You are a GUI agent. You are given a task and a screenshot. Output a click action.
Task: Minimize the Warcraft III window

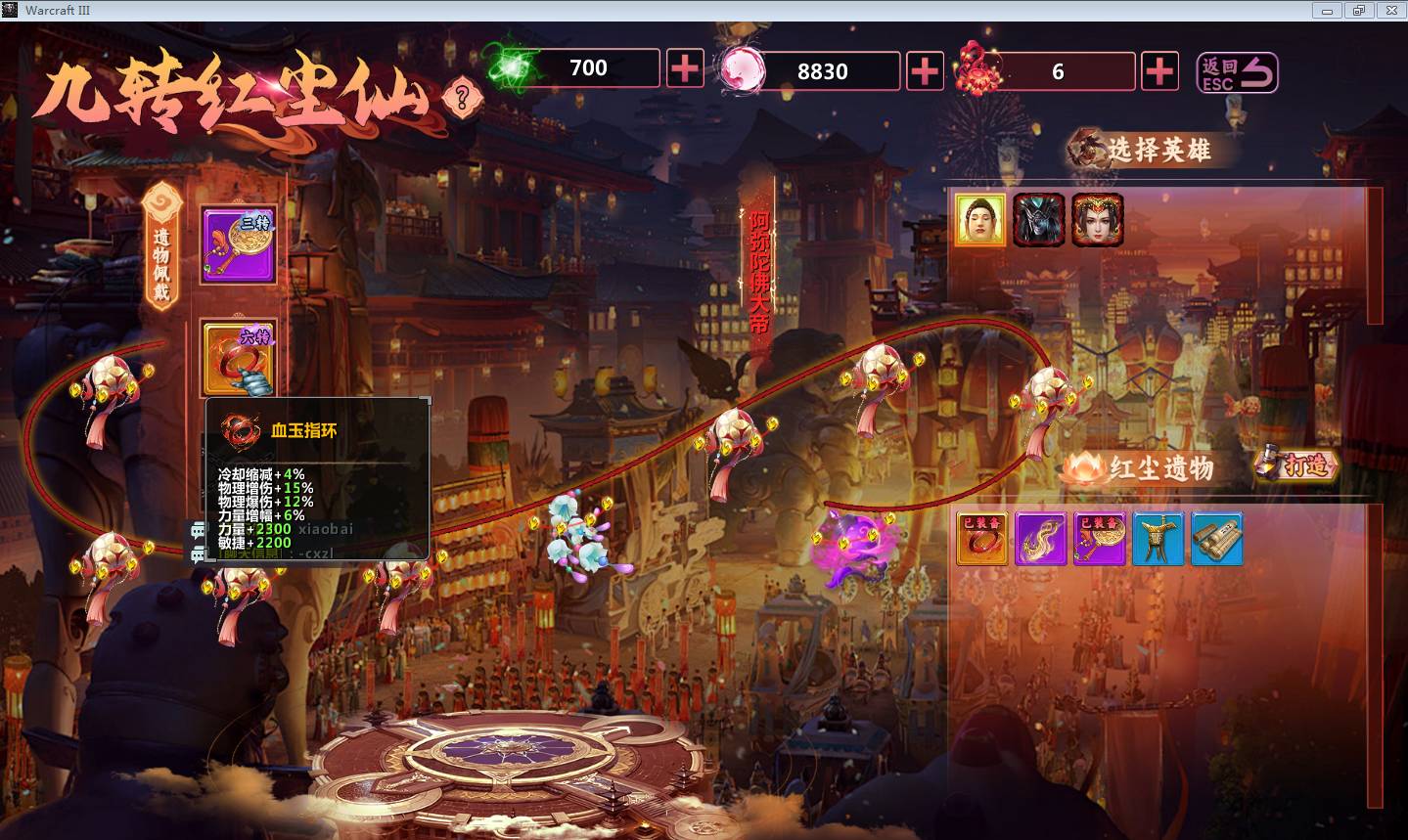point(1328,11)
